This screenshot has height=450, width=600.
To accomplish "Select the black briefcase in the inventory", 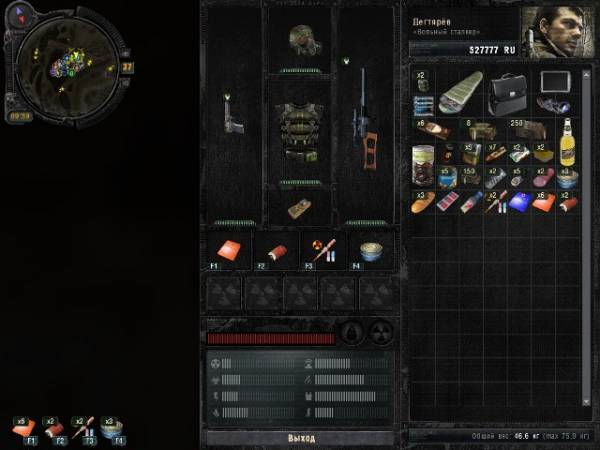I will click(509, 94).
